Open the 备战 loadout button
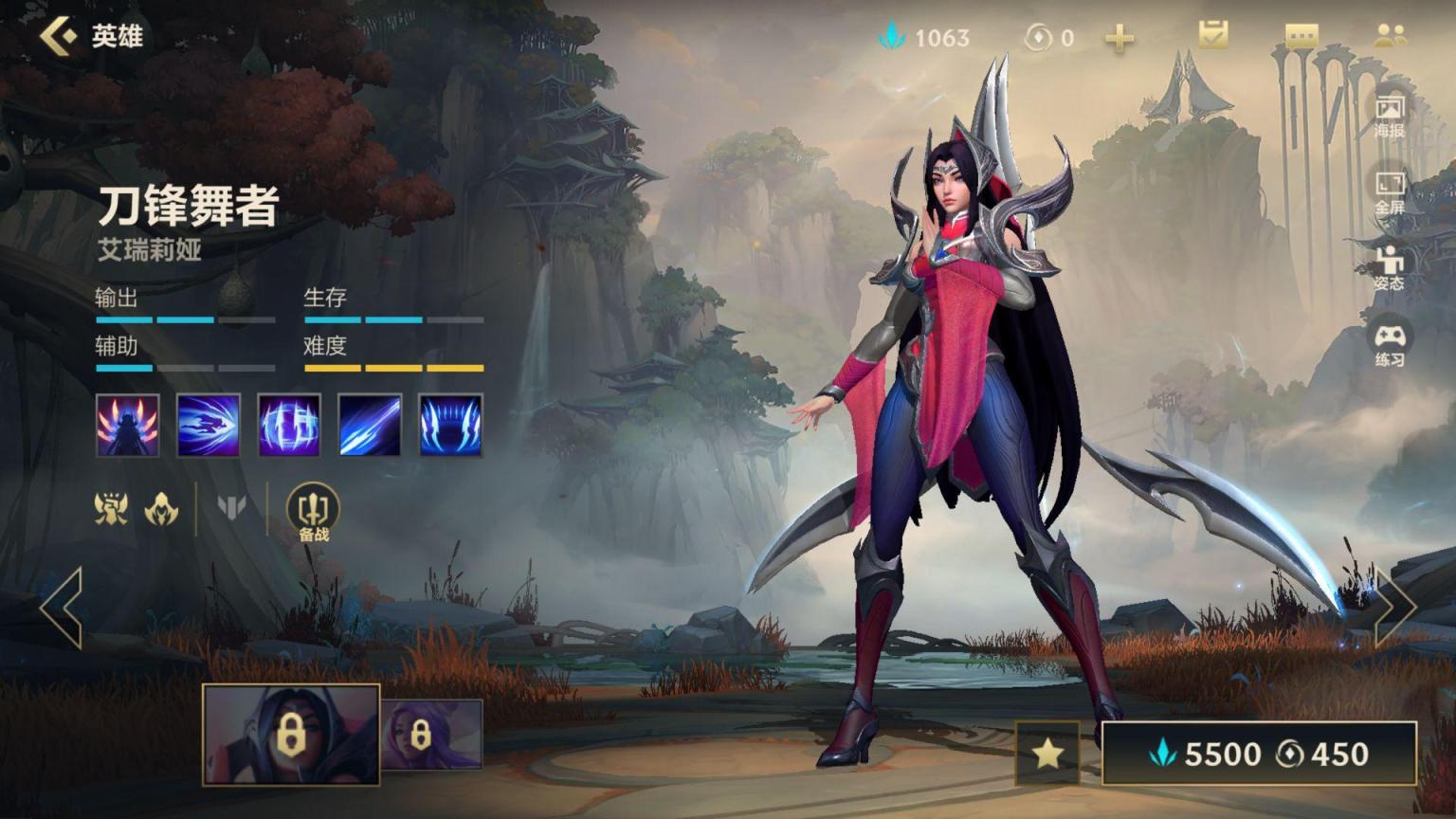The width and height of the screenshot is (1456, 819). (x=313, y=513)
